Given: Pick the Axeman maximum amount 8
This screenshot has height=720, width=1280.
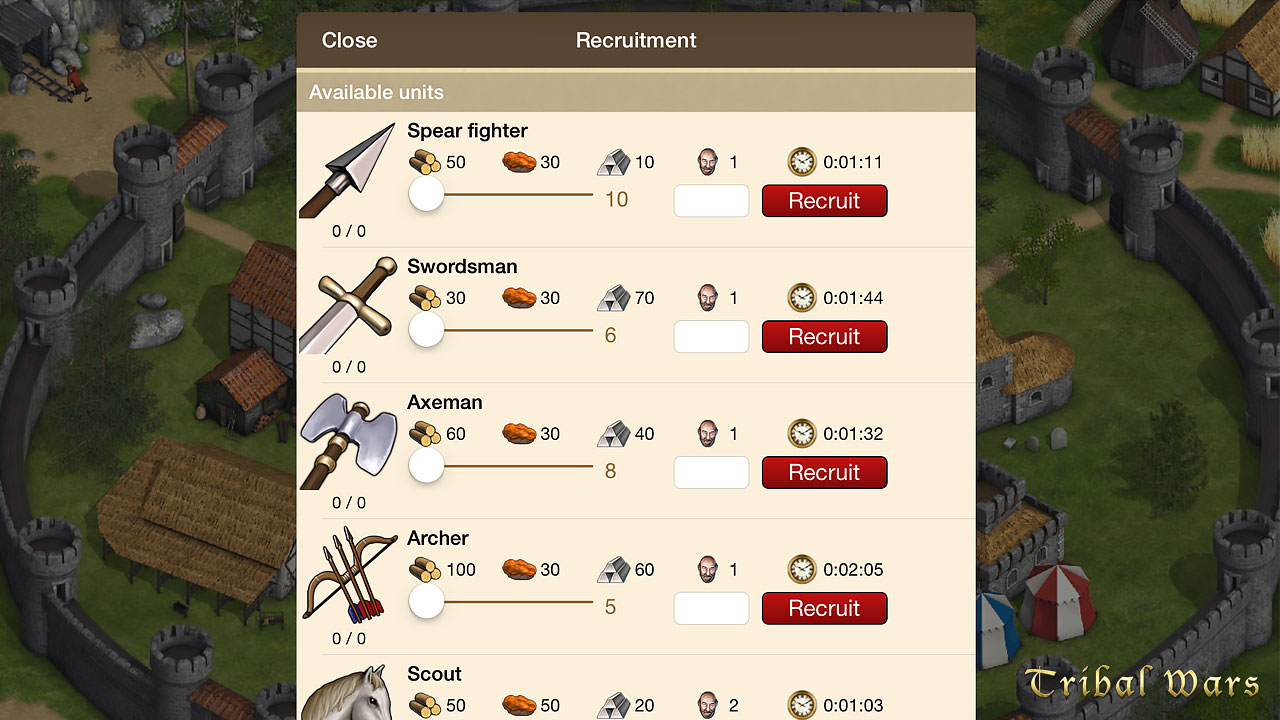Looking at the screenshot, I should click(610, 472).
